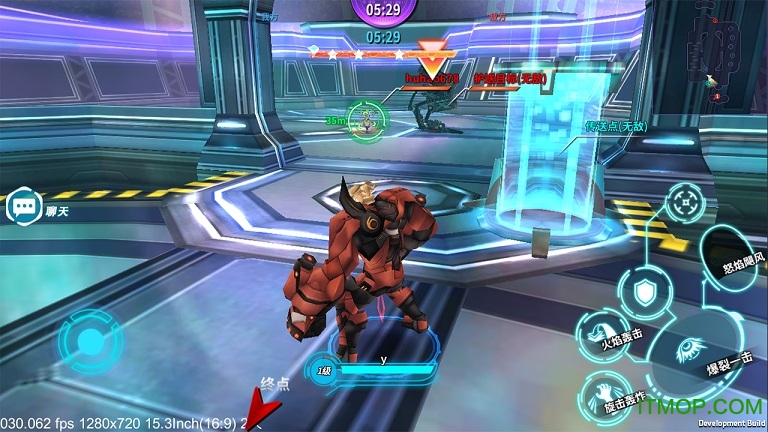Activate the 爆裂一击 main attack
The width and height of the screenshot is (768, 432).
pos(692,352)
